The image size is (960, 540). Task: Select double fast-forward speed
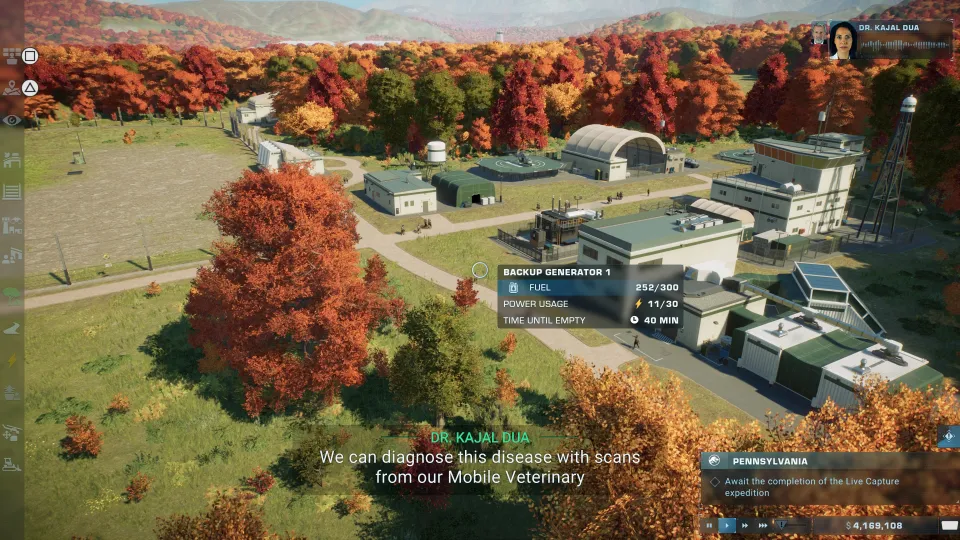point(745,525)
